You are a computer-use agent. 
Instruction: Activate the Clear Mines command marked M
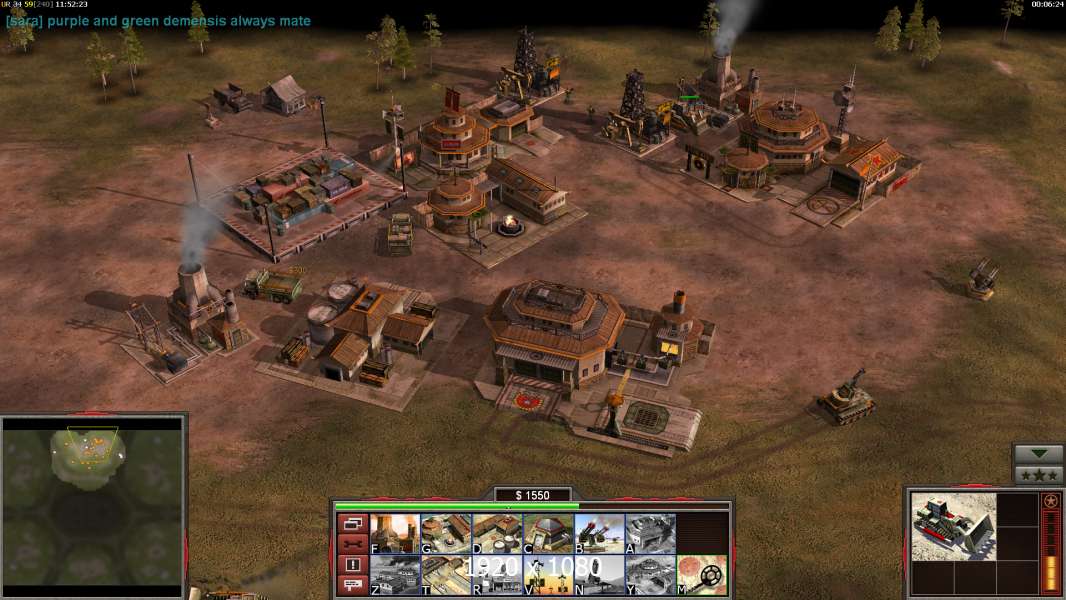coord(701,574)
